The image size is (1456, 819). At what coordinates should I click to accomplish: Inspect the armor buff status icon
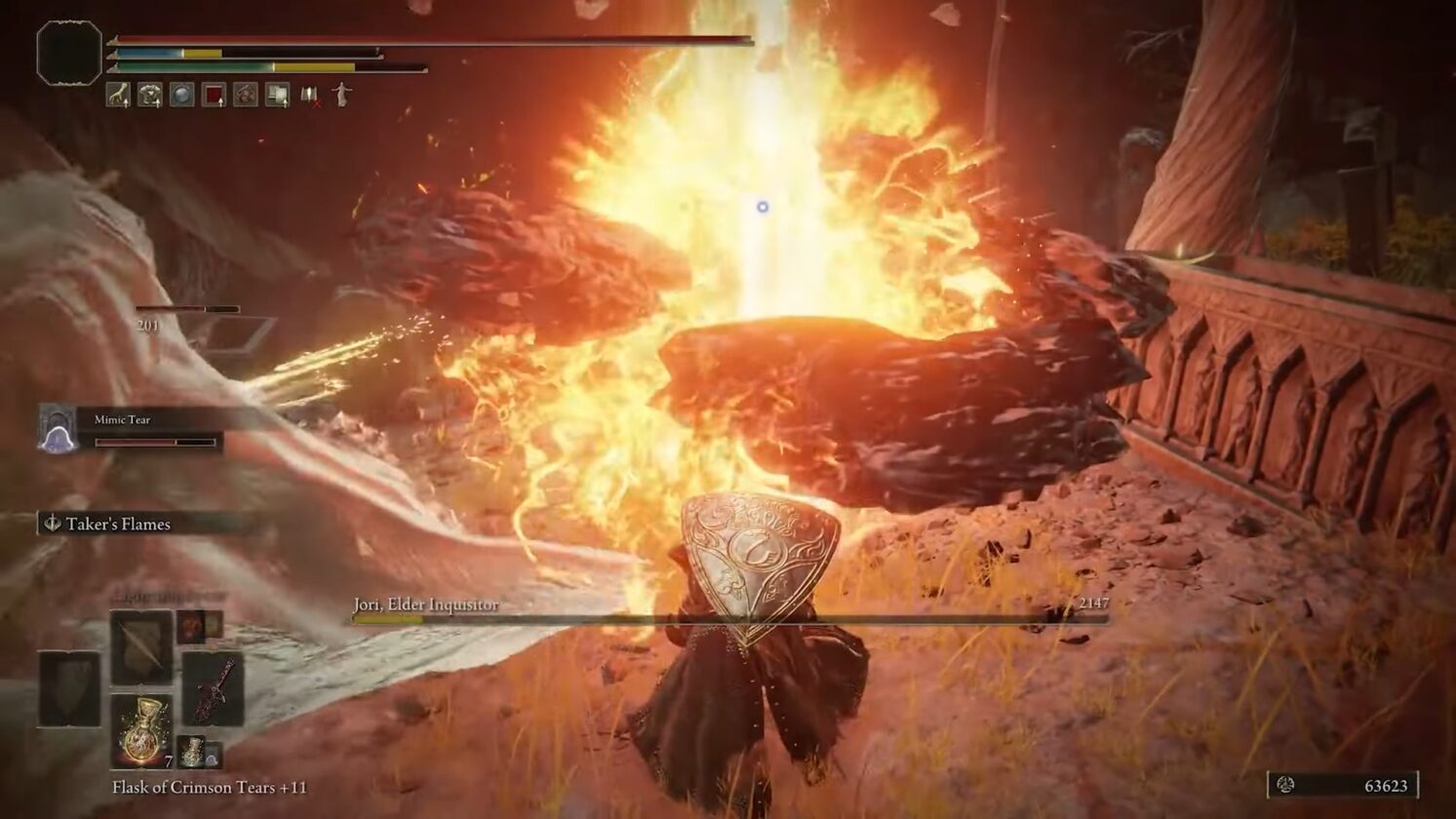pos(150,95)
